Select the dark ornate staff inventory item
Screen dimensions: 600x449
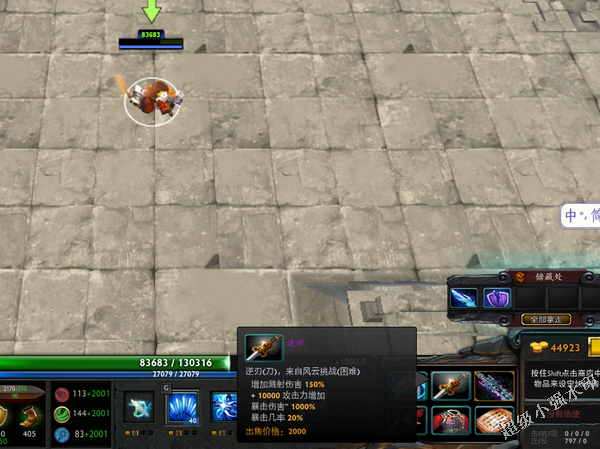[493, 385]
